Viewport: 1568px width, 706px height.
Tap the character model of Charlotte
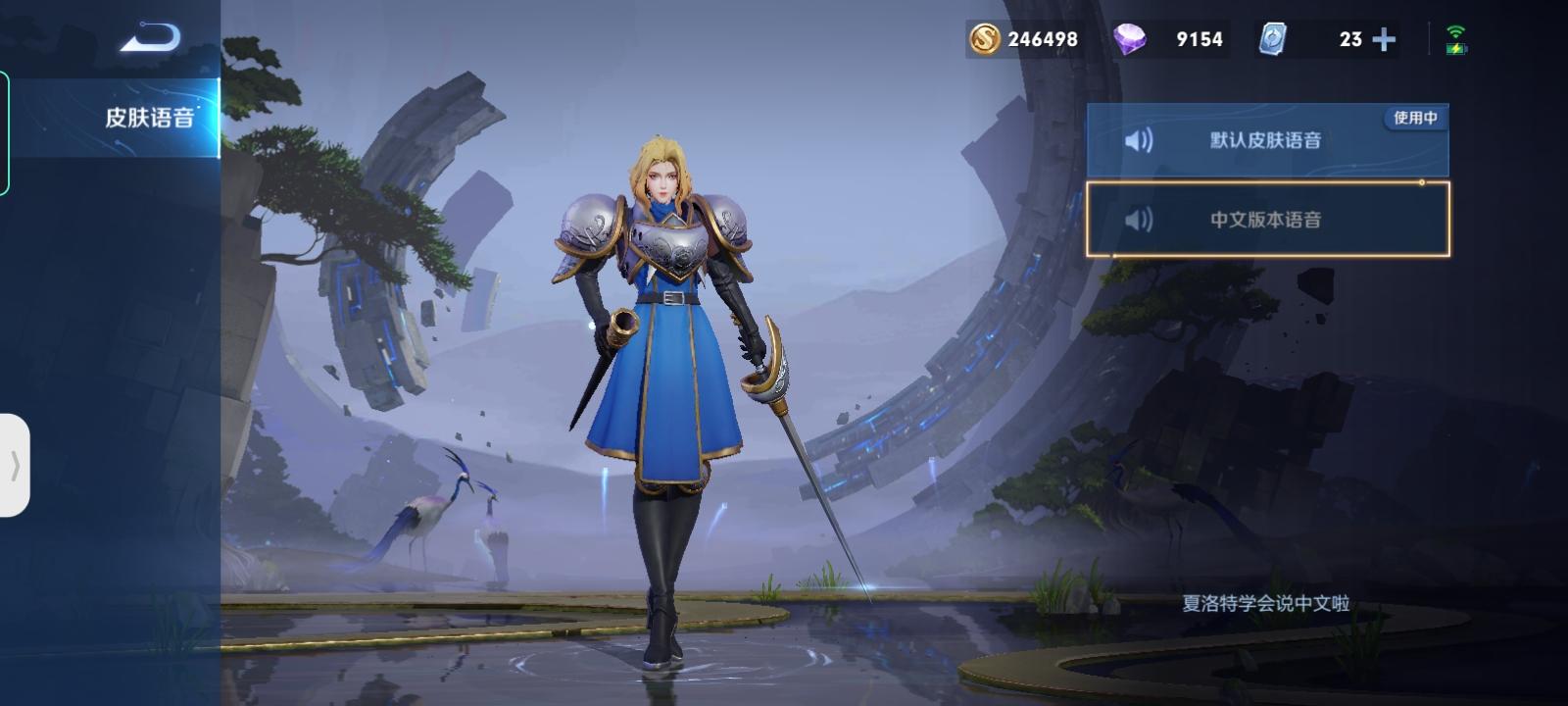click(x=666, y=373)
